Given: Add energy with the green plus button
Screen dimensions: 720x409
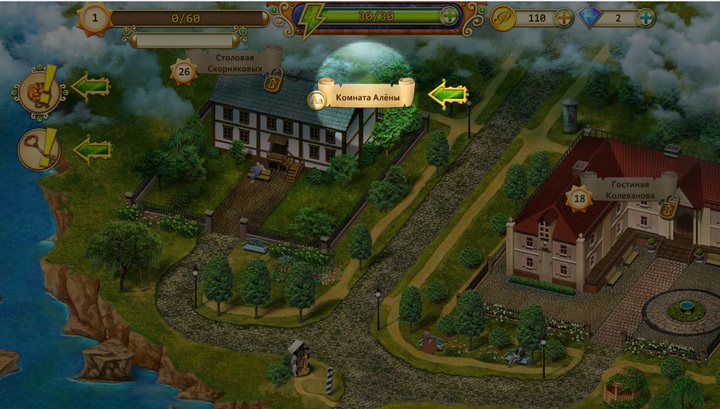Looking at the screenshot, I should (449, 17).
